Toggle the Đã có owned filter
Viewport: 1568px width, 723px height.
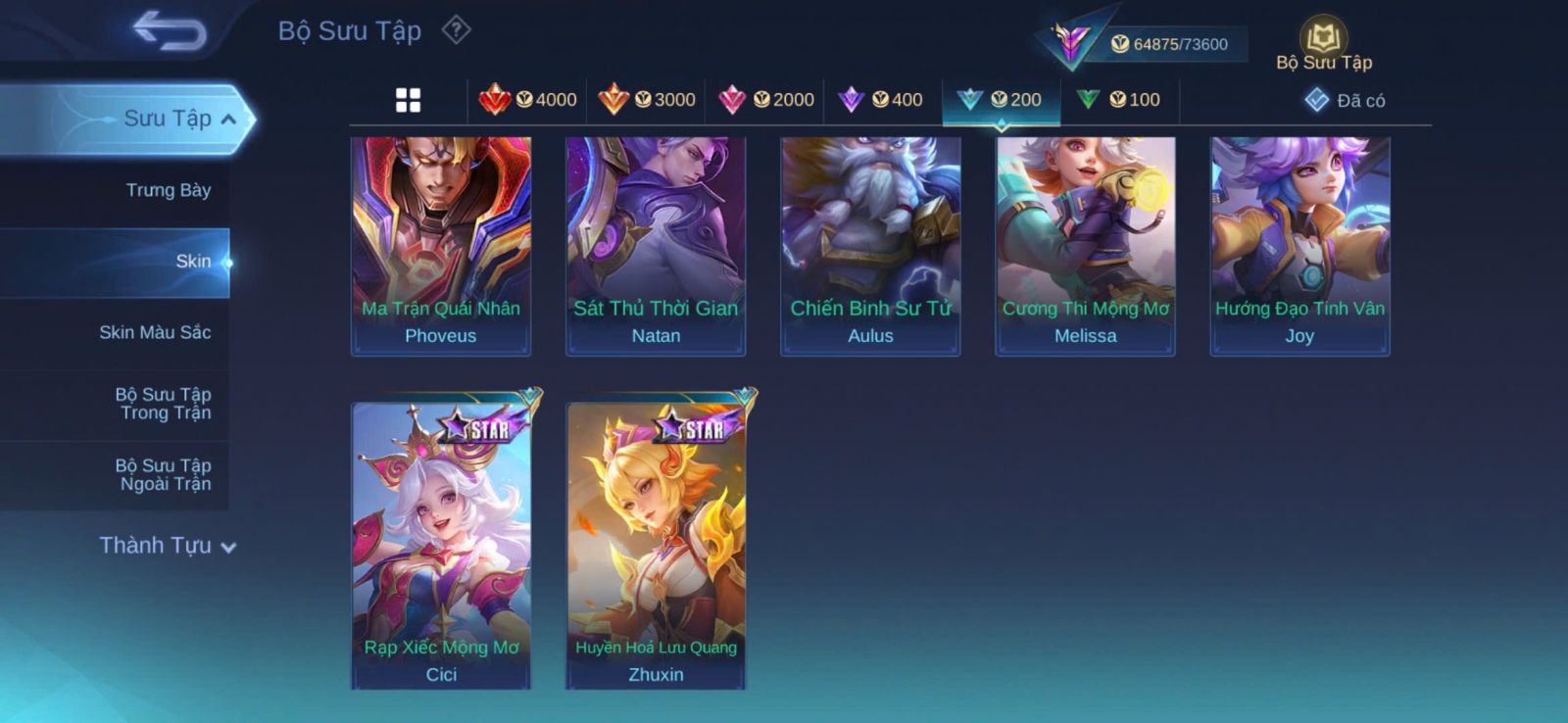point(1346,100)
